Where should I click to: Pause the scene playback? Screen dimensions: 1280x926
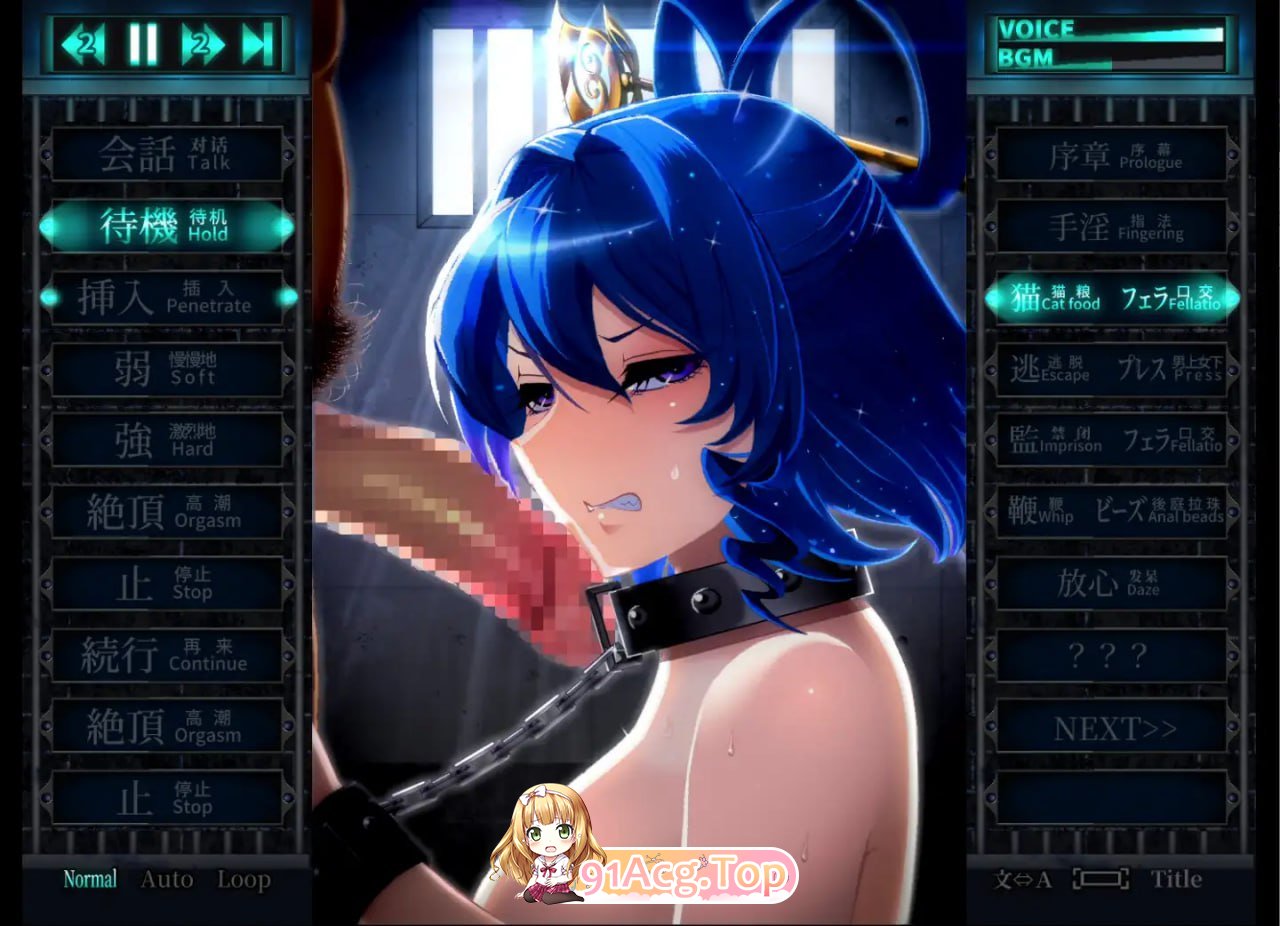click(143, 43)
